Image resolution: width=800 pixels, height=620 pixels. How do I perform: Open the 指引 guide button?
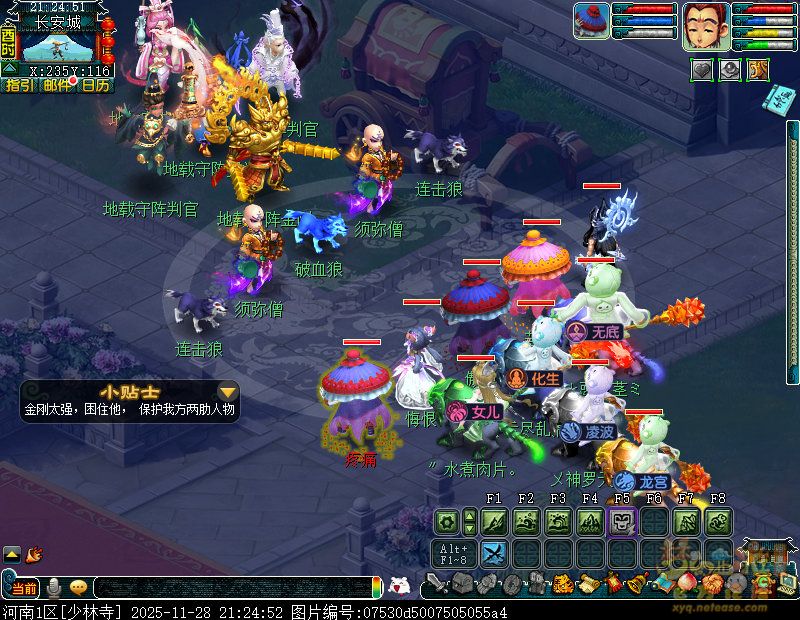point(19,85)
